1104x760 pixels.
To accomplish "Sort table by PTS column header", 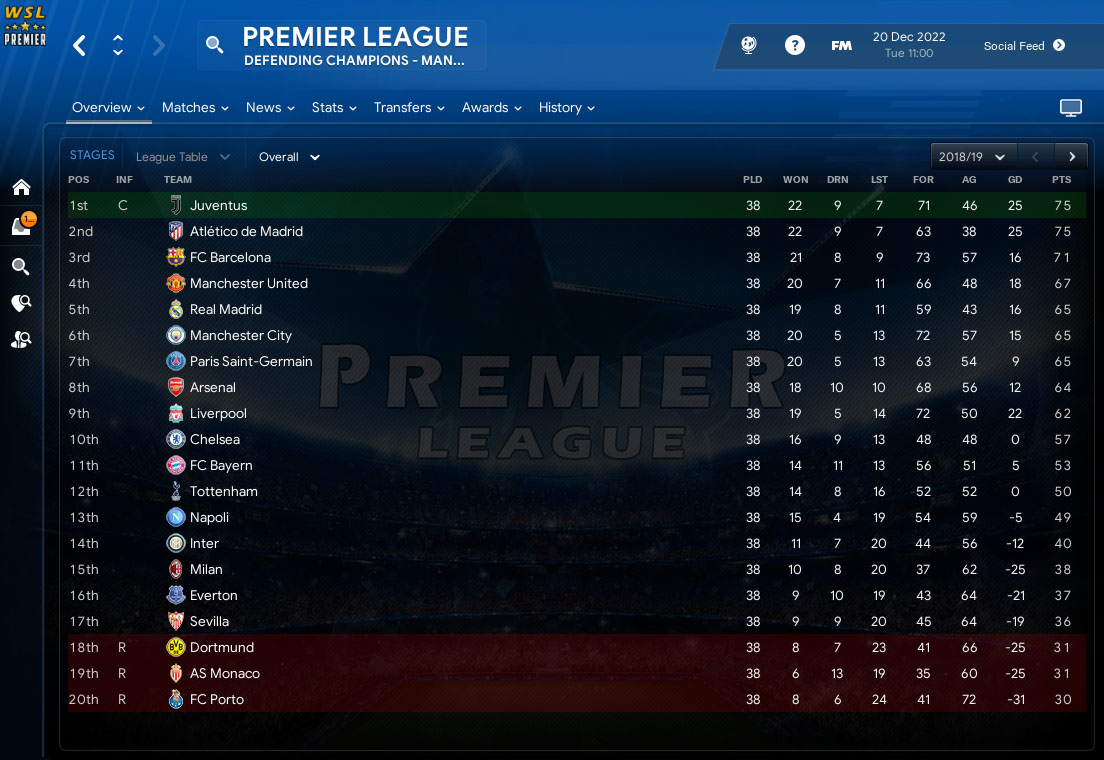I will click(1061, 180).
